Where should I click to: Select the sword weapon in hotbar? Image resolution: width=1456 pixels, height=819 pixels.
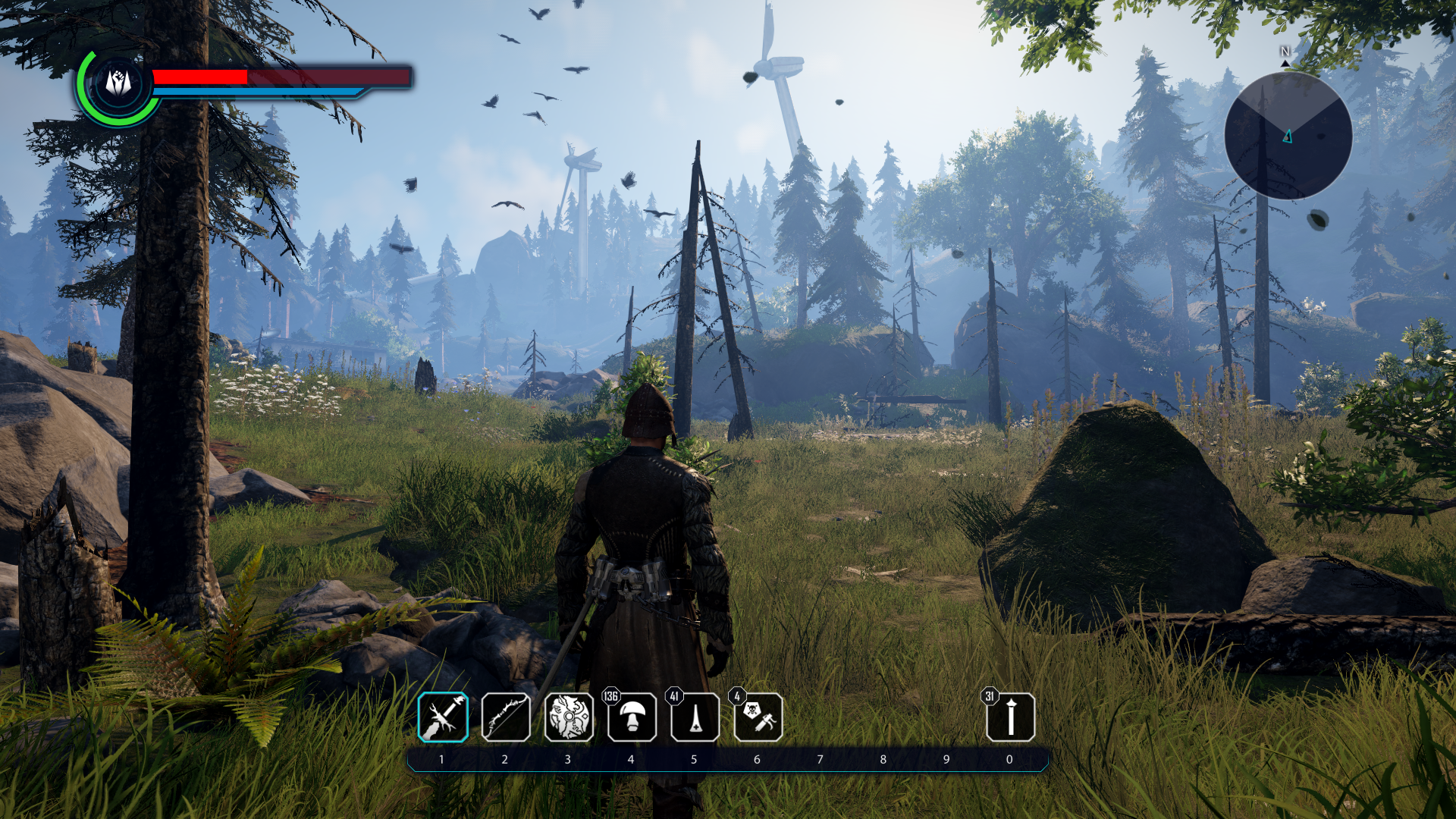coord(443,717)
